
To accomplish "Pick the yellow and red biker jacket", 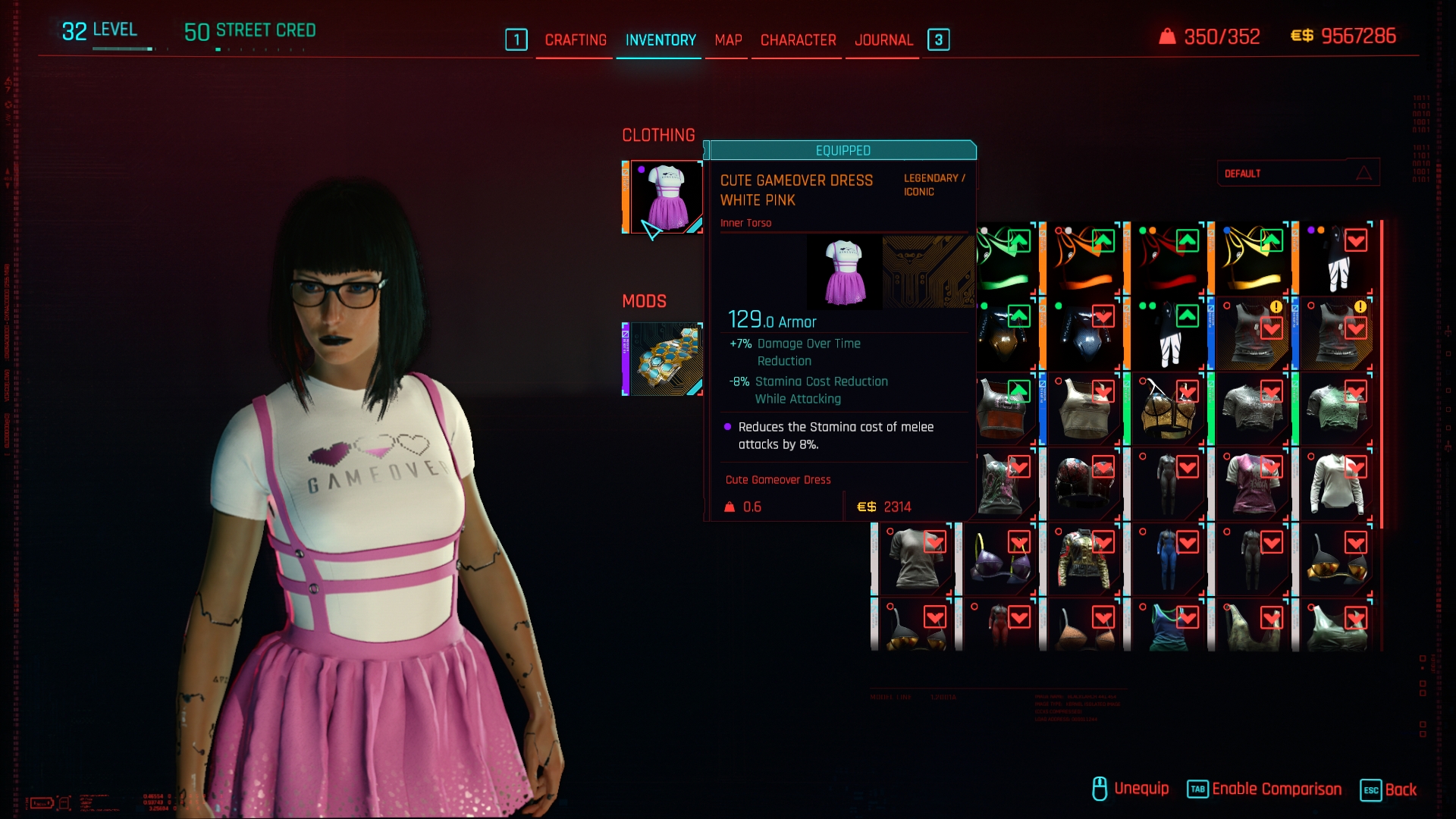I will 1083,560.
